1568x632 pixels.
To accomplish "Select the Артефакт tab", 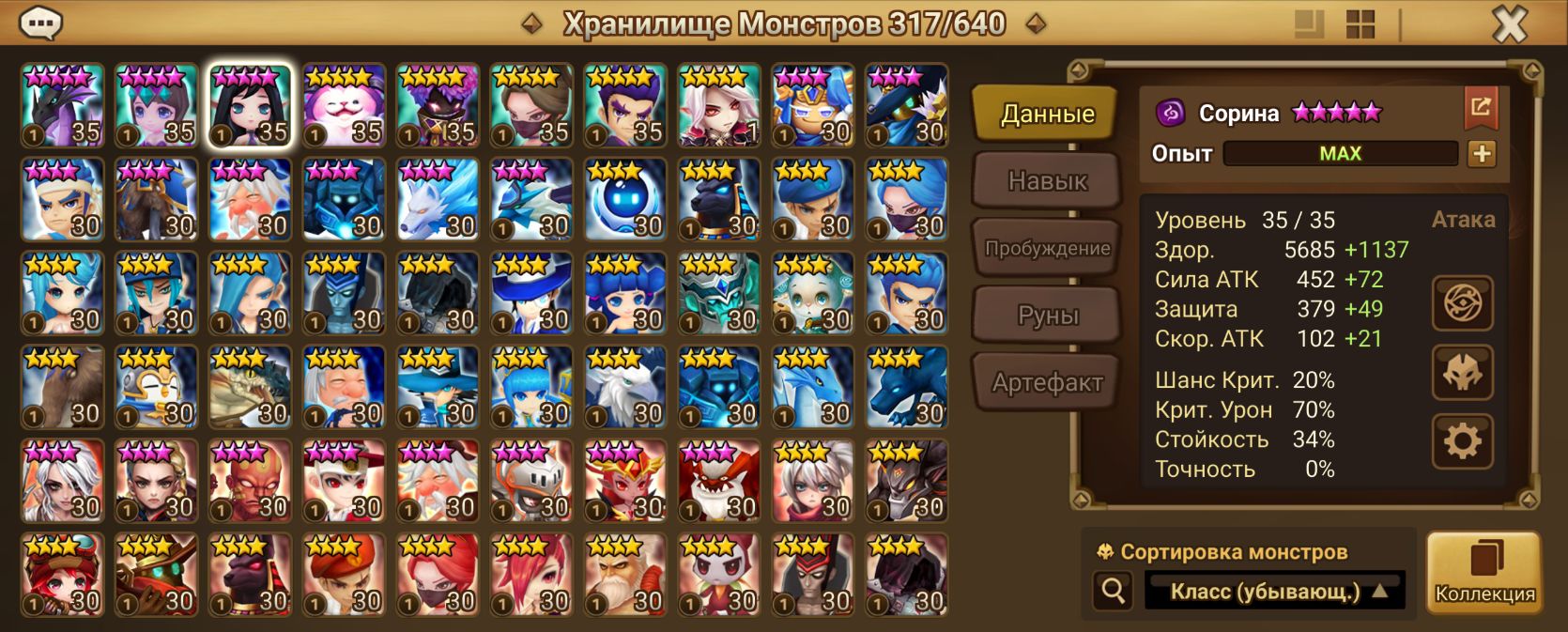I will (1046, 382).
